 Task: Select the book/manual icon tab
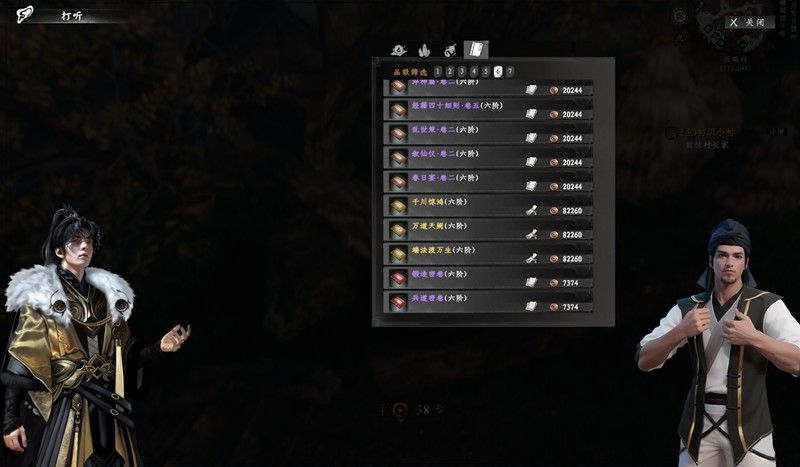coord(476,49)
